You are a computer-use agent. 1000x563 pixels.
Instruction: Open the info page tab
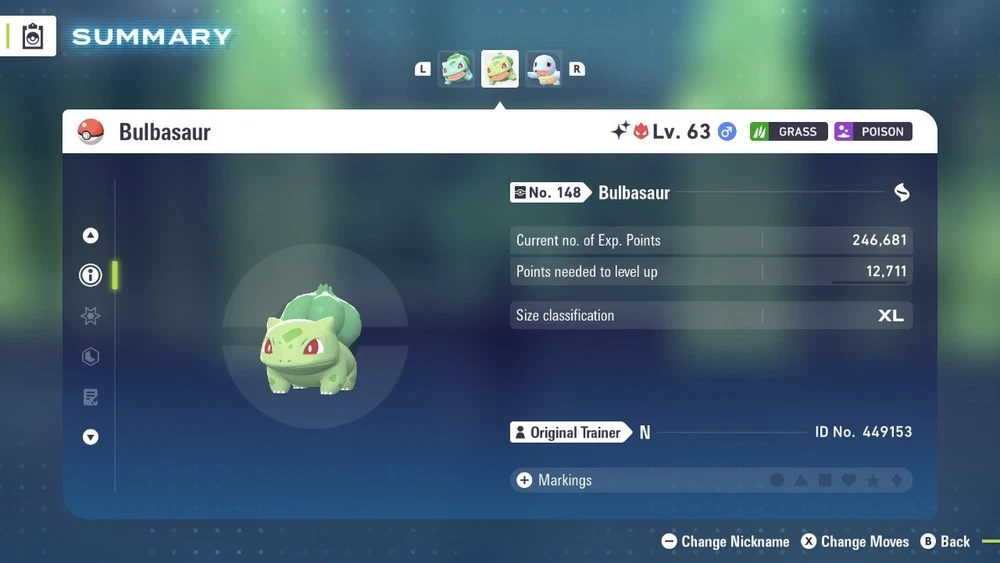point(91,276)
